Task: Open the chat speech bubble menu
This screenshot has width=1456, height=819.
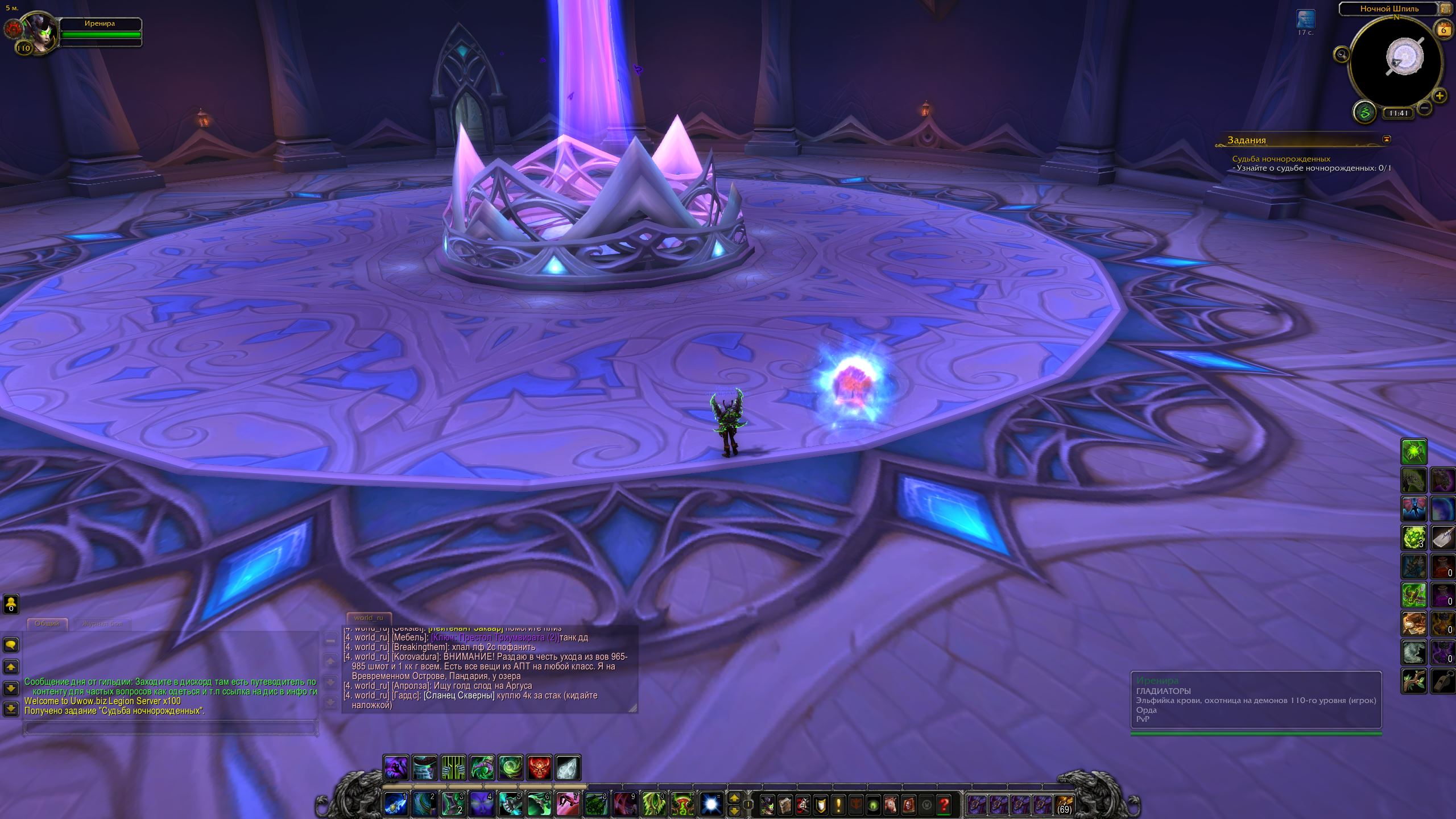Action: coord(11,645)
